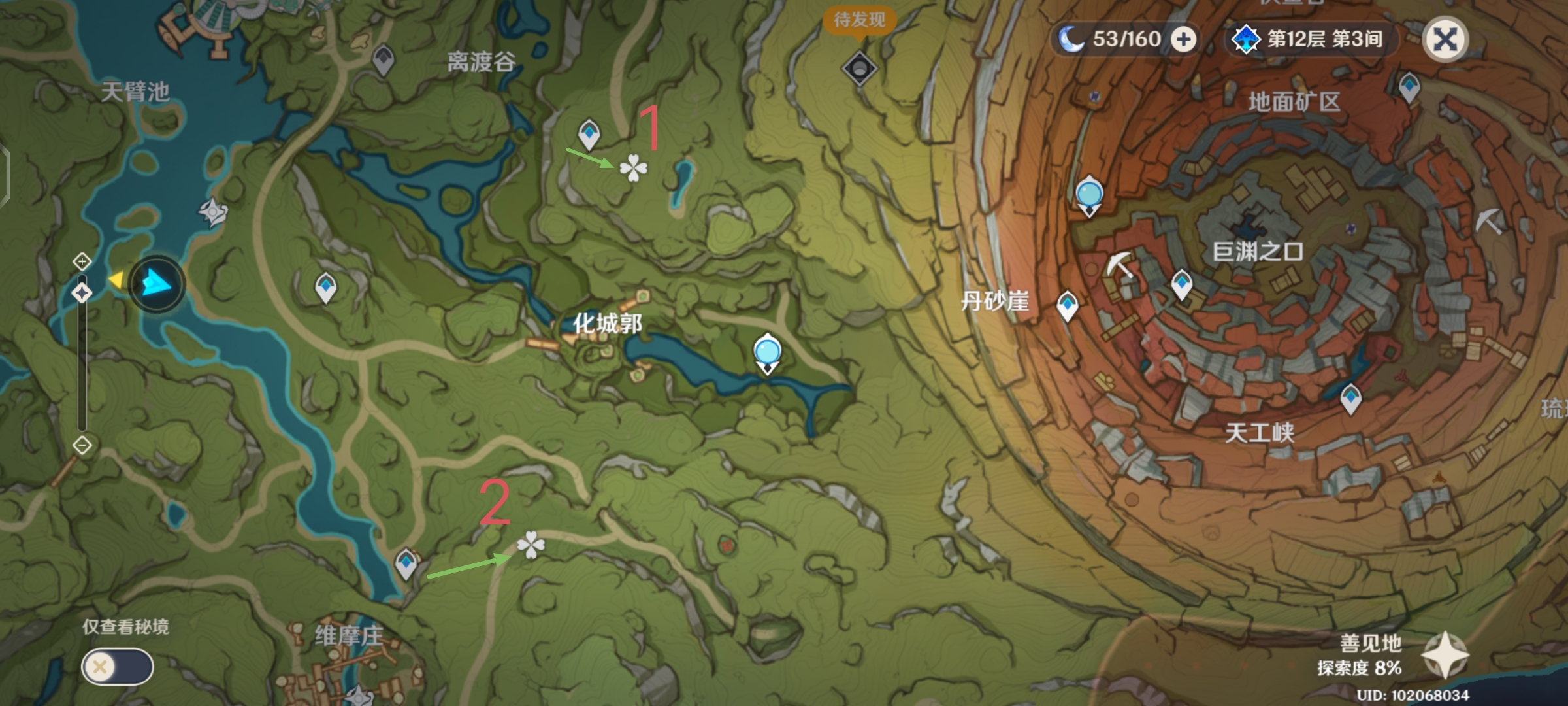1568x706 pixels.
Task: Click the plus to replenish Original Resin
Action: tap(1181, 39)
